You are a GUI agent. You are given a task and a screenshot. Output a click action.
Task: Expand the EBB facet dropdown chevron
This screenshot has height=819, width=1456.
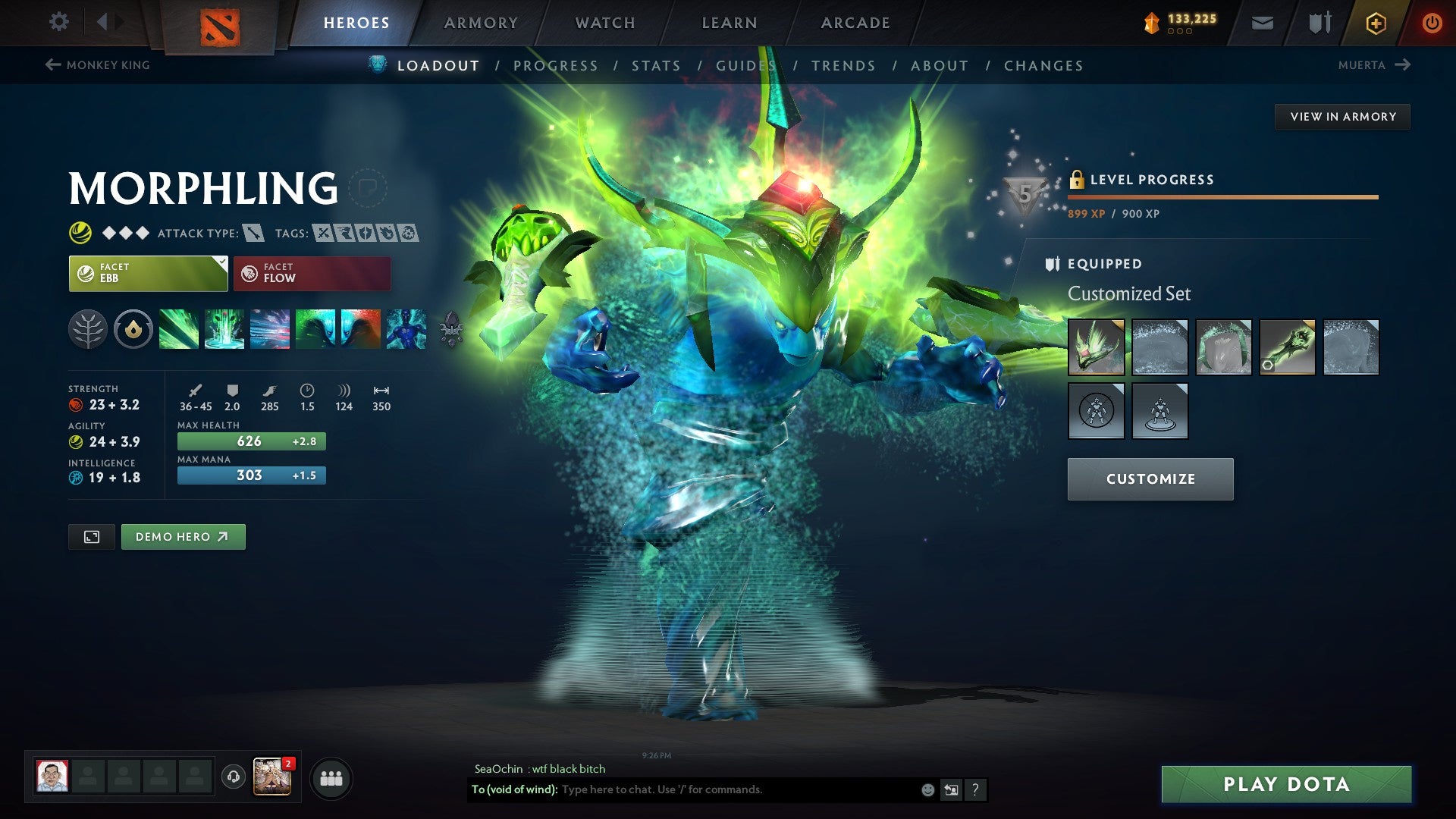[x=221, y=262]
